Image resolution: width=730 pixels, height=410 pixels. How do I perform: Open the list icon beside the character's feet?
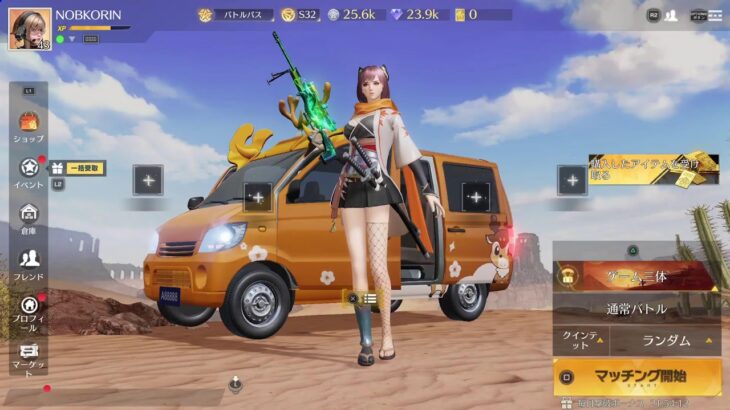coord(370,297)
